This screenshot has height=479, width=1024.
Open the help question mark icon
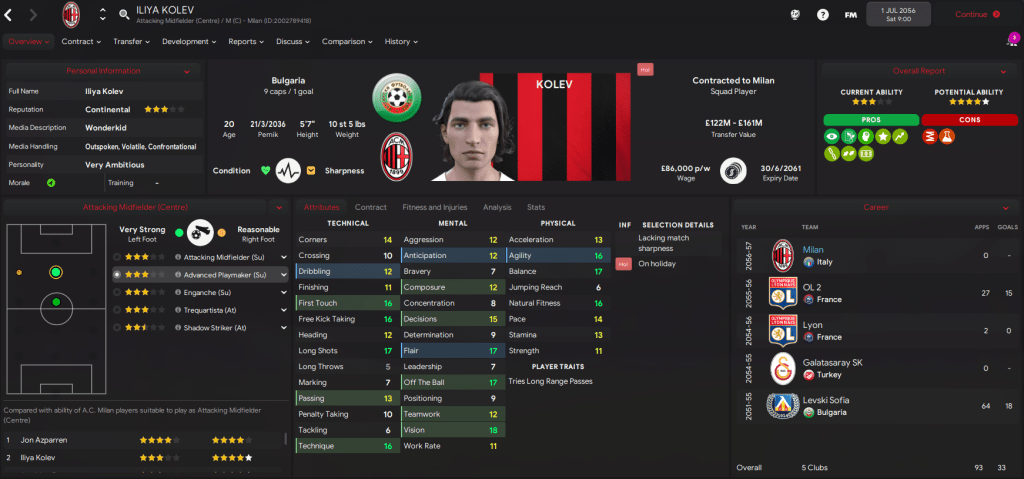(x=823, y=15)
